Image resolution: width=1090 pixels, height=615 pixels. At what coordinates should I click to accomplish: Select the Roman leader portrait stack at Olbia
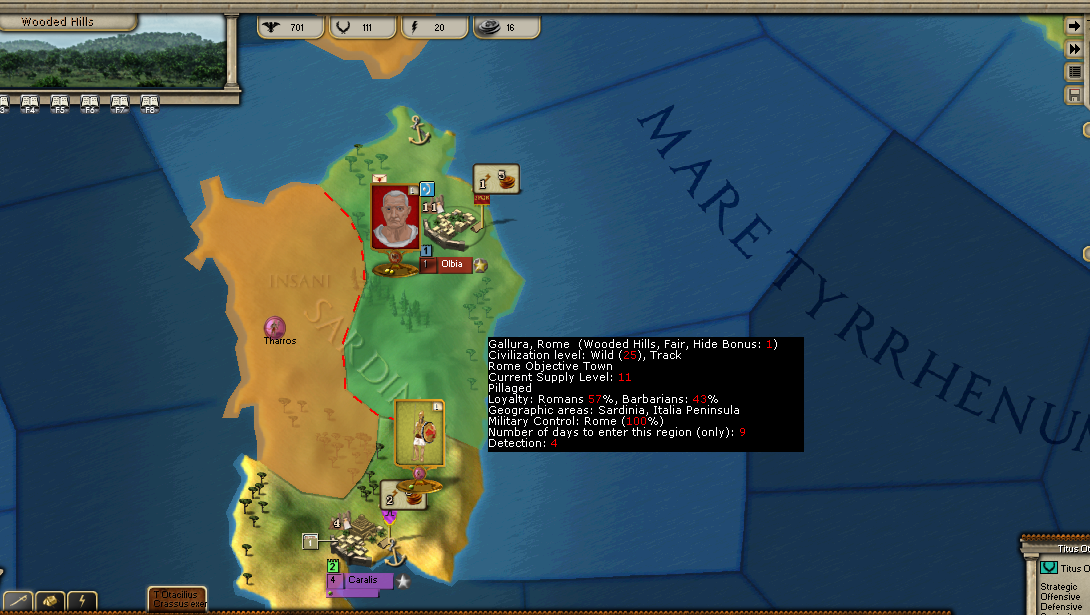tap(395, 218)
